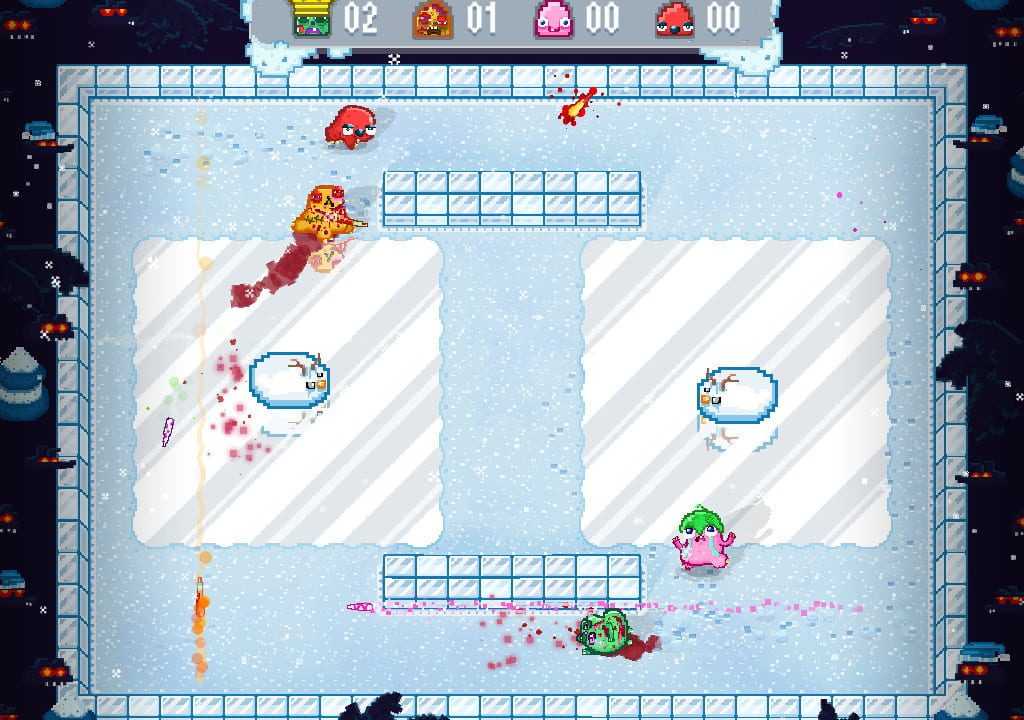This screenshot has height=720, width=1024.
Task: Choose the pink blob player portrait
Action: (553, 20)
